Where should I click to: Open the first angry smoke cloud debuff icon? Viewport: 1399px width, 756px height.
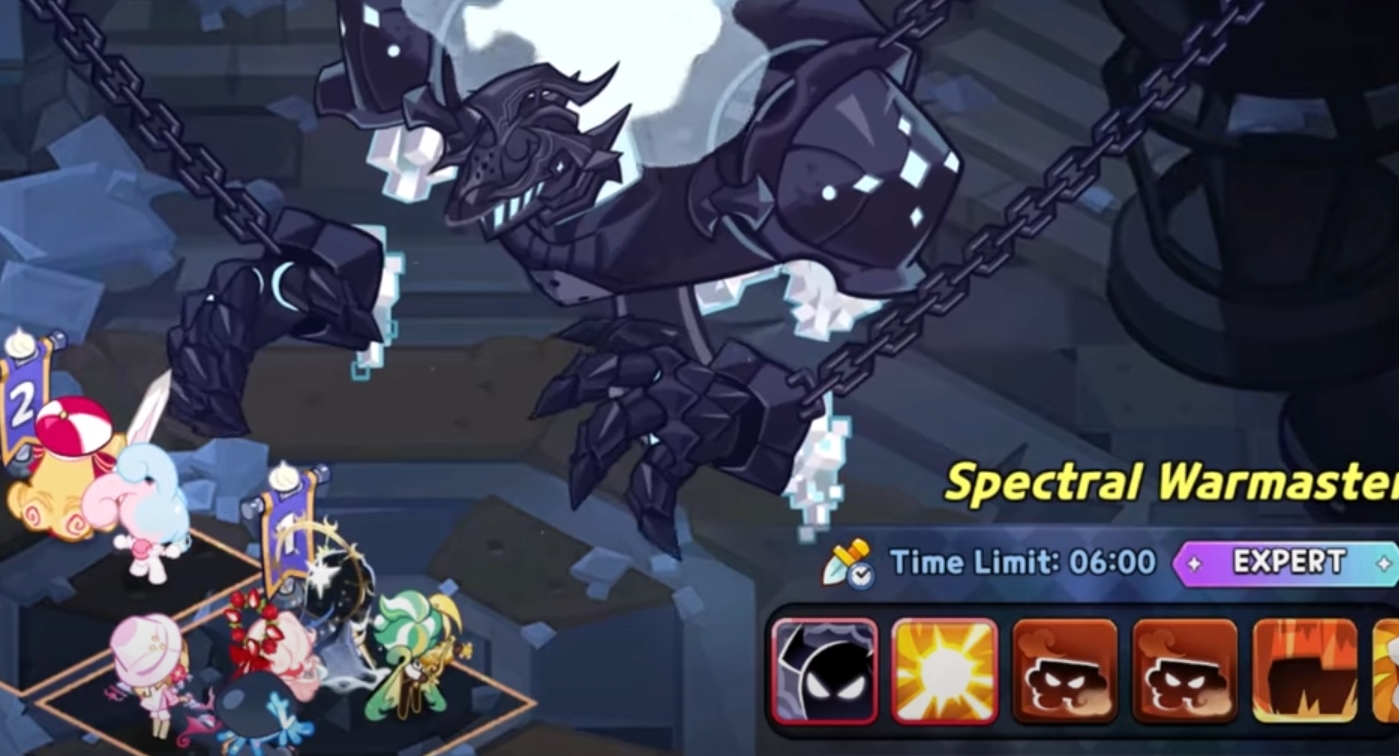click(x=1065, y=670)
